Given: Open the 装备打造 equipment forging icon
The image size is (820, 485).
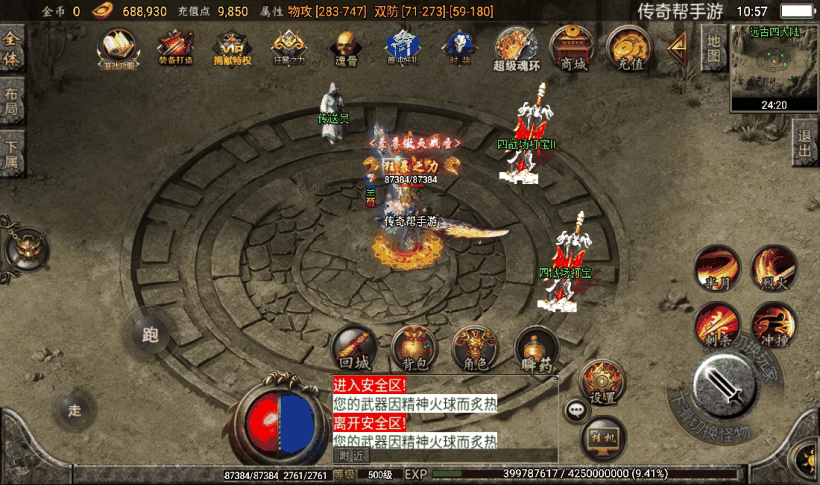Looking at the screenshot, I should (175, 46).
